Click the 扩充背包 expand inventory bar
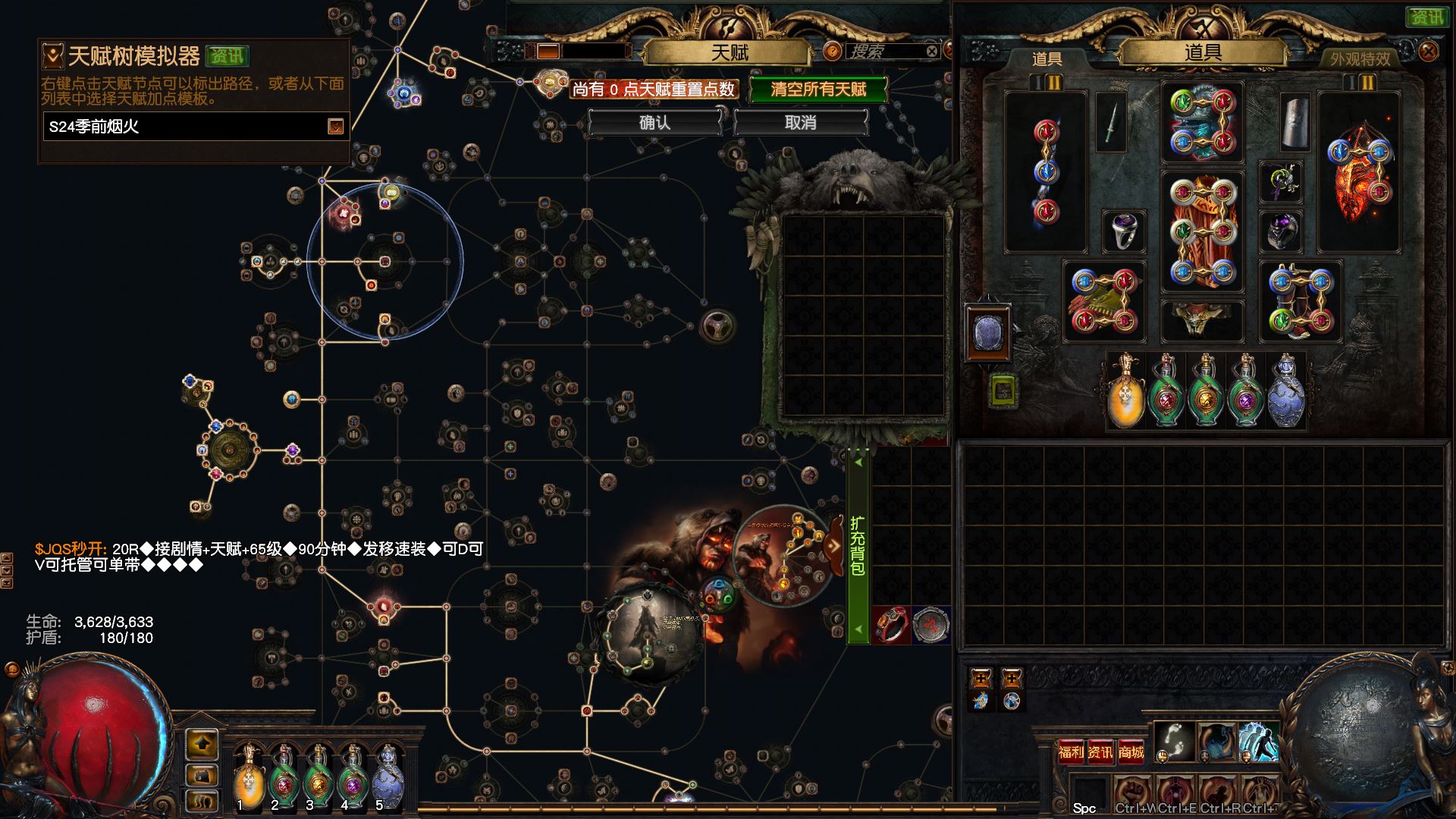 (x=858, y=544)
